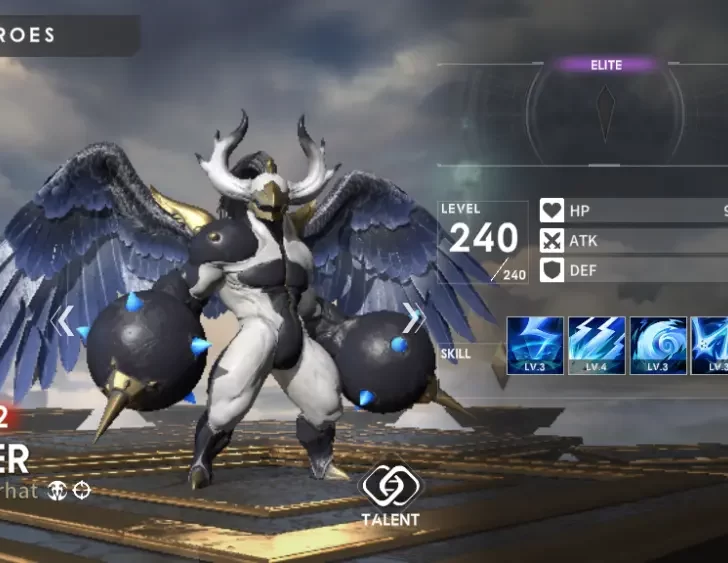Show the previous hero with the left arrow

click(62, 321)
